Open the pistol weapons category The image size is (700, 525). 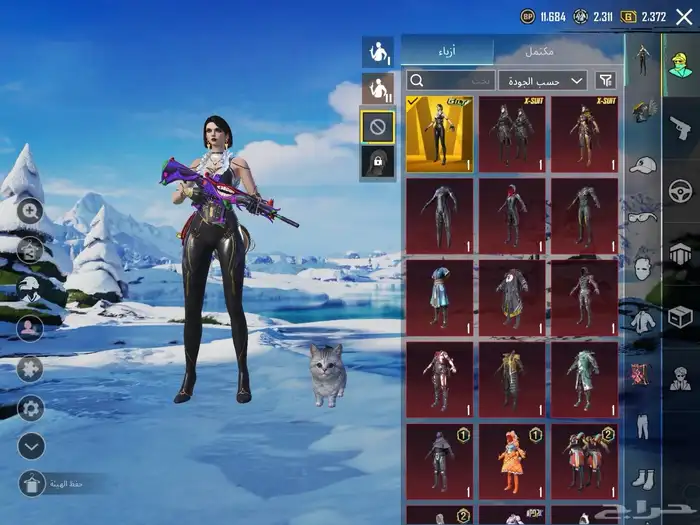click(680, 125)
